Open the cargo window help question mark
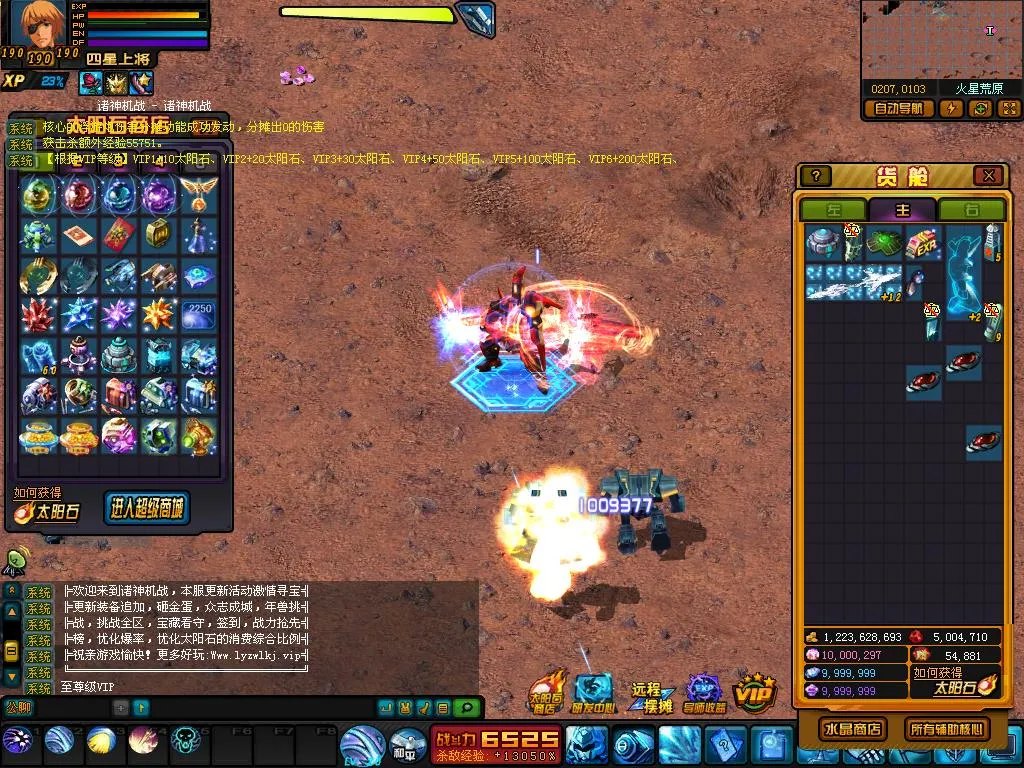Viewport: 1024px width, 768px height. (x=816, y=176)
